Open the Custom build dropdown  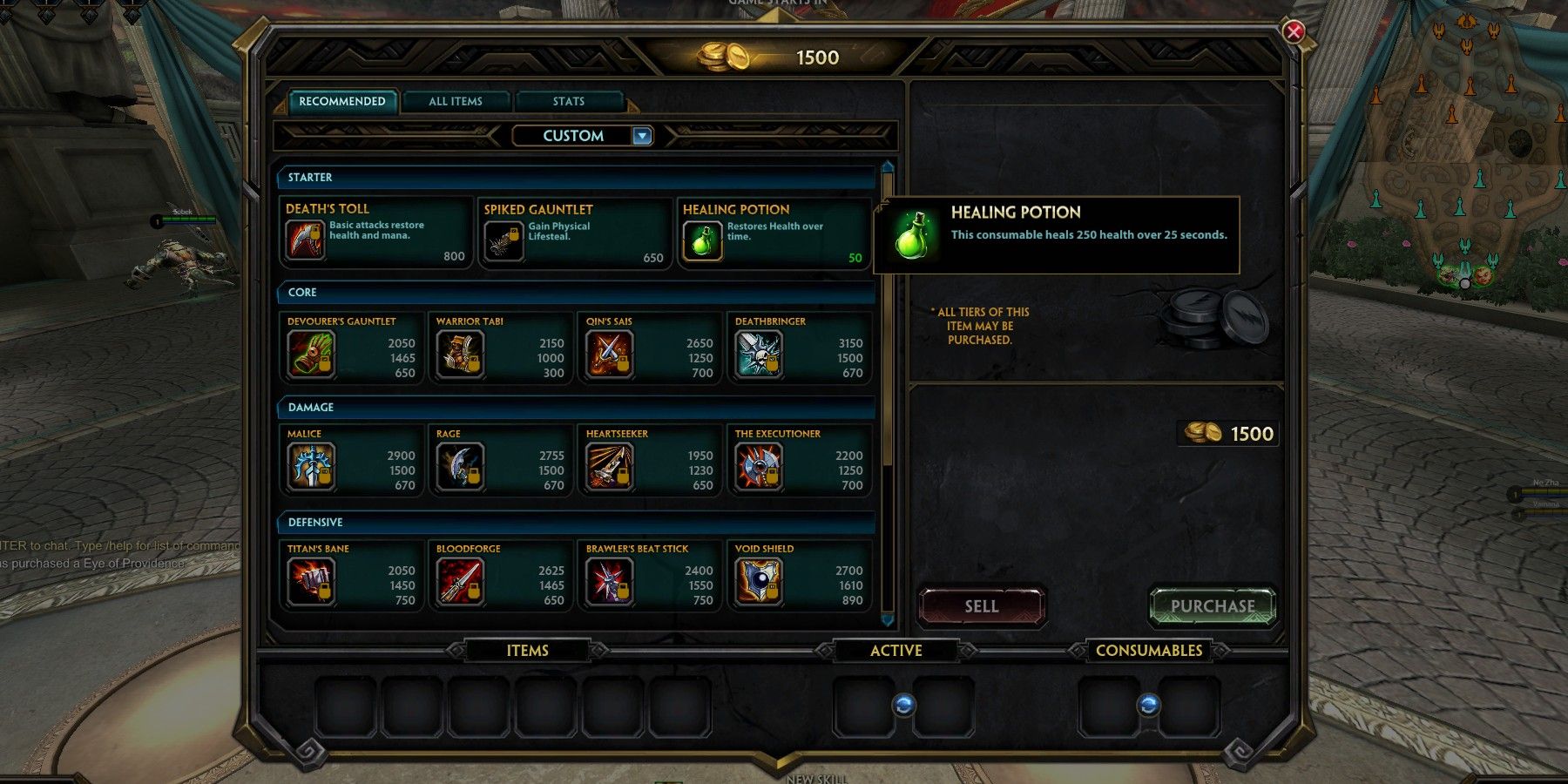point(582,135)
